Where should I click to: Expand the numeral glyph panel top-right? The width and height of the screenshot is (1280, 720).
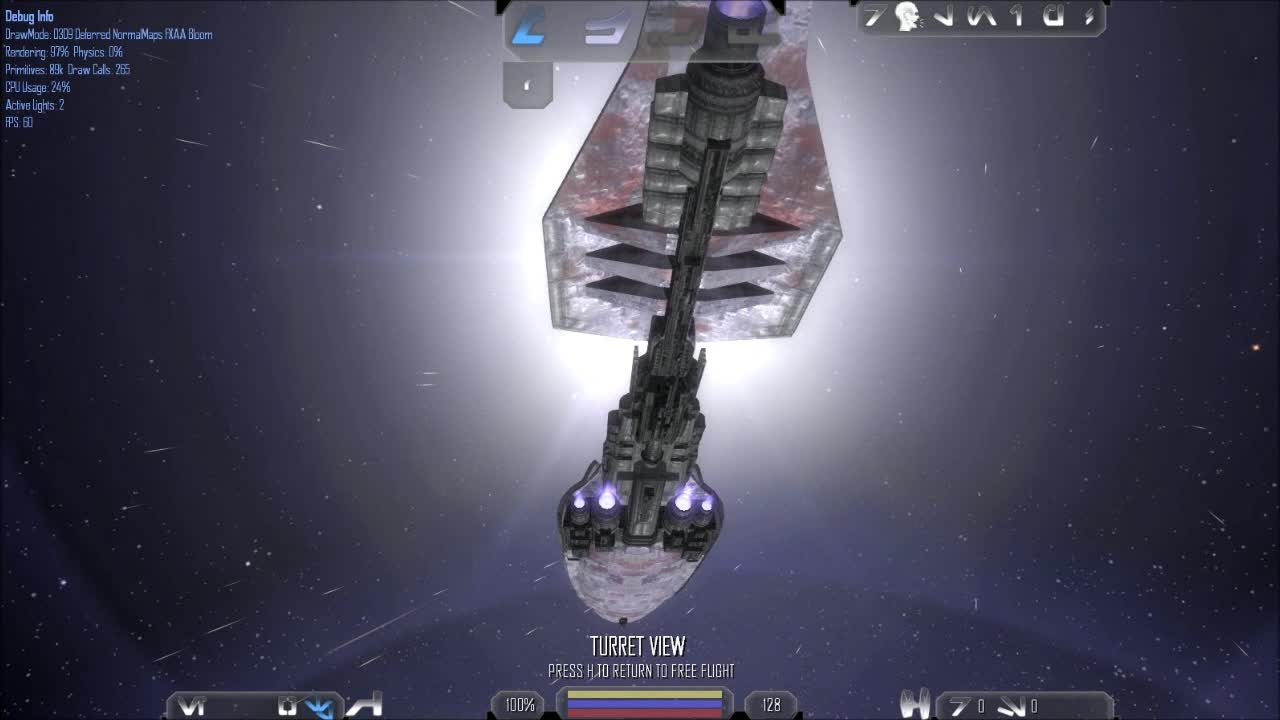coord(1014,18)
